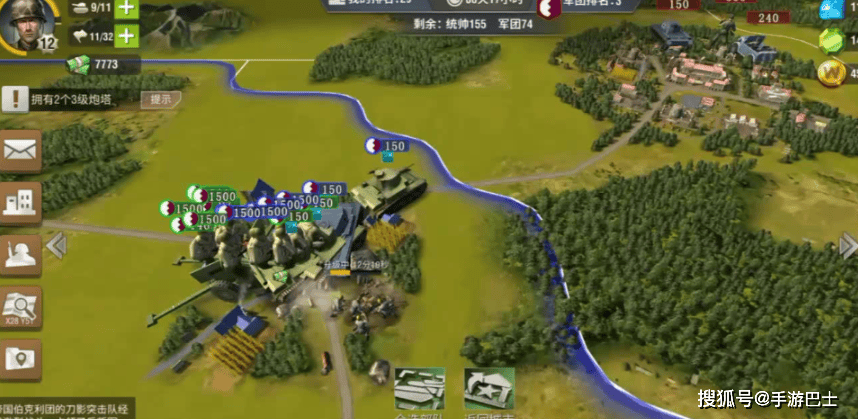Open the commander portrait profile

pyautogui.click(x=27, y=25)
